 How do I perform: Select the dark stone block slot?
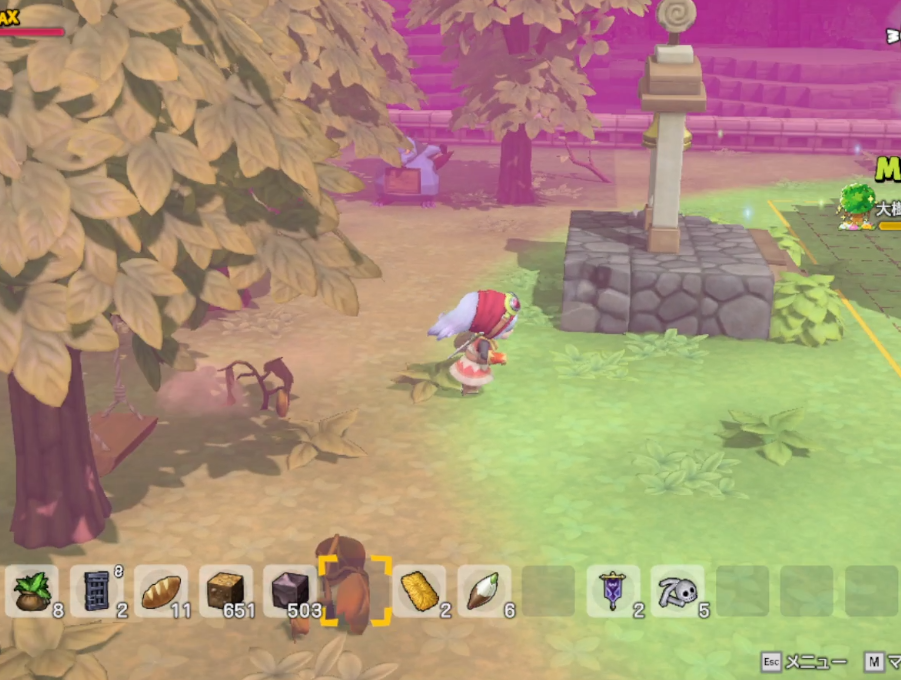[290, 591]
